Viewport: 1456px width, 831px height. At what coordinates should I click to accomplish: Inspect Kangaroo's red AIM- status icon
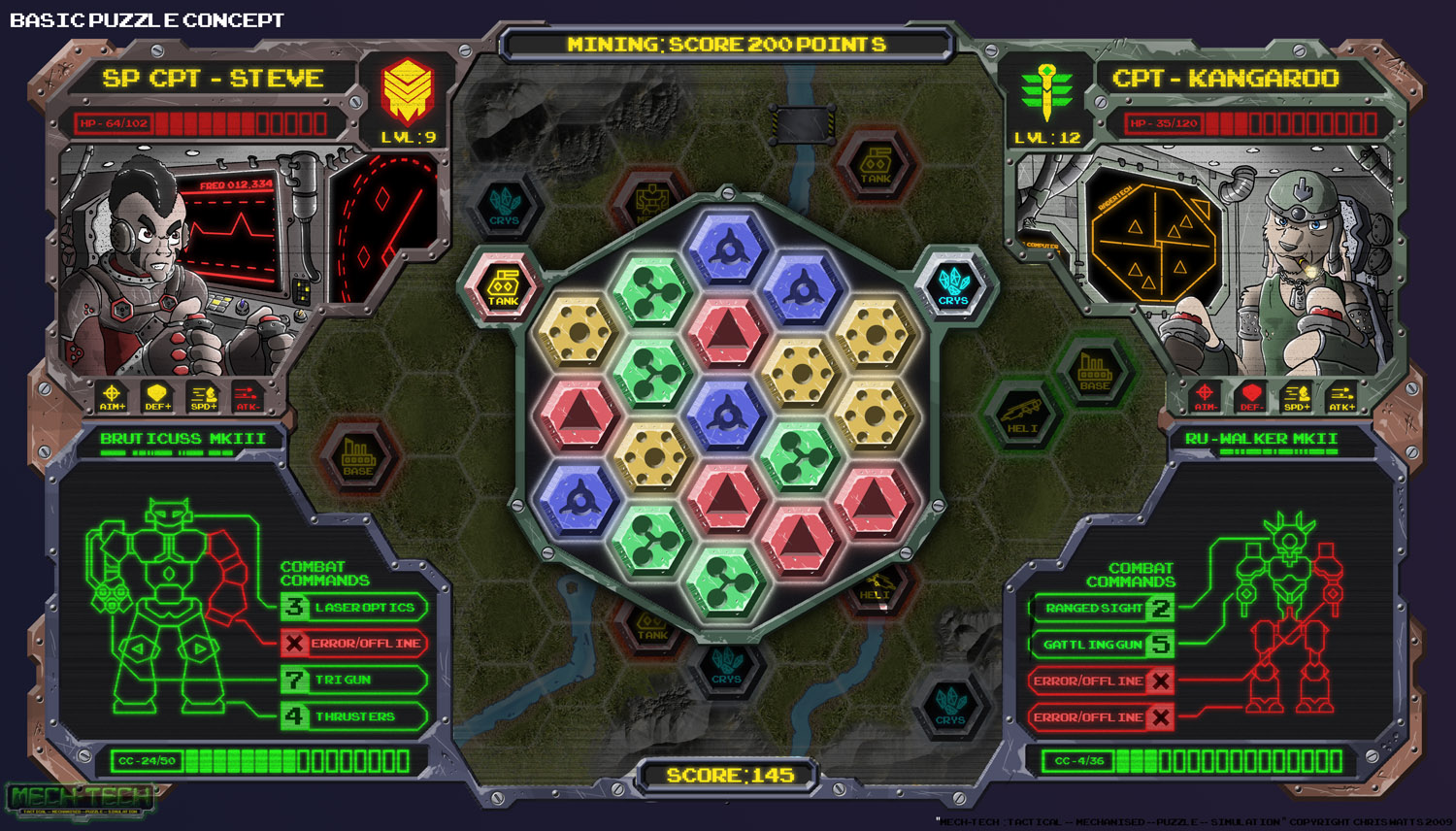point(1205,396)
